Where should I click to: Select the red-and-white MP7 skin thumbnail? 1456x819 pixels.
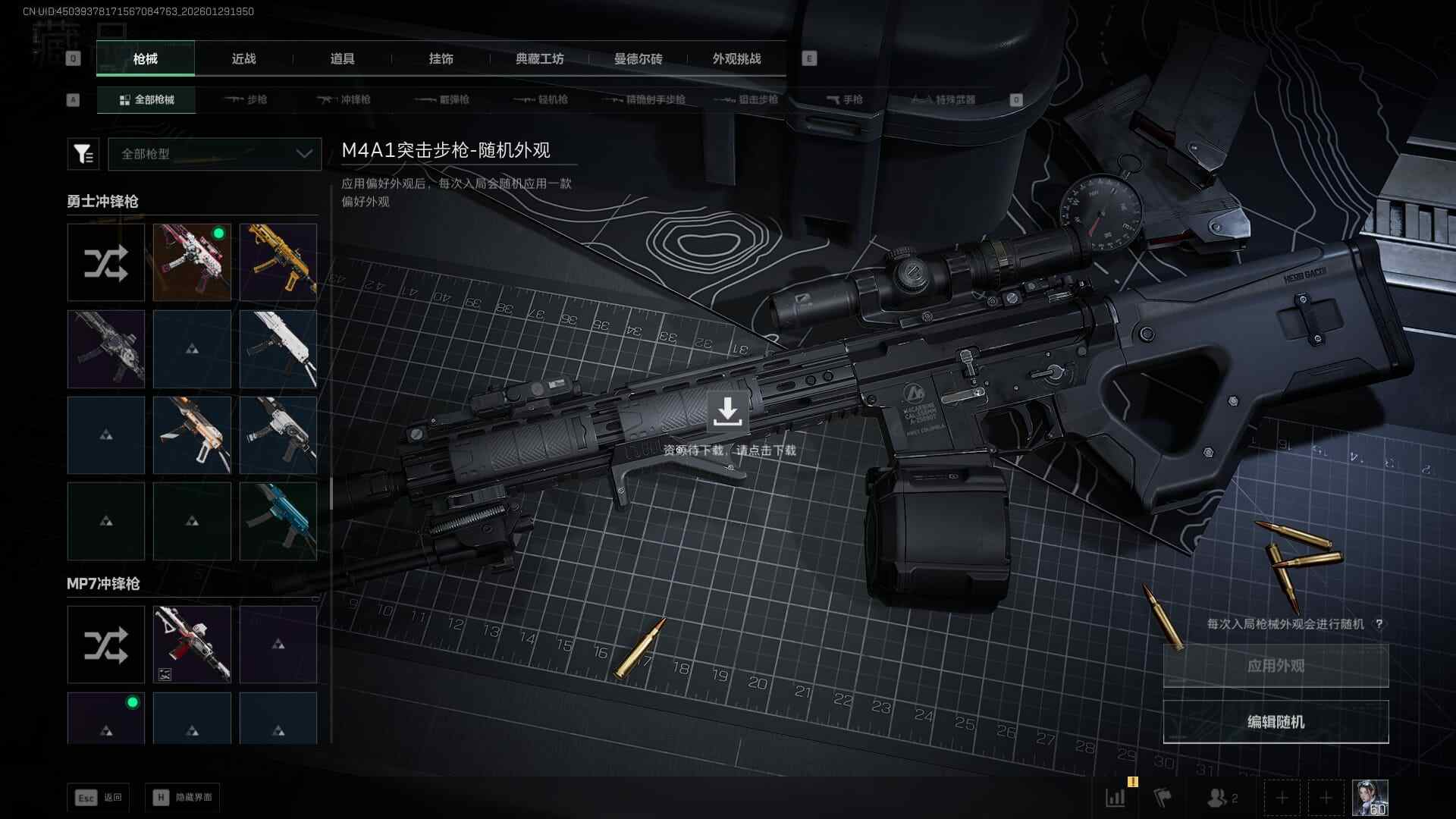pos(192,645)
